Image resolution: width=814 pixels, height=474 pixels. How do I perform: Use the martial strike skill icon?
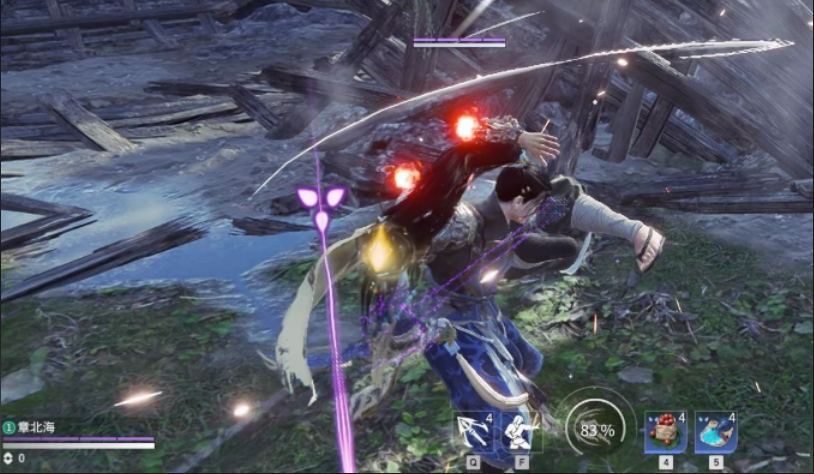[517, 432]
